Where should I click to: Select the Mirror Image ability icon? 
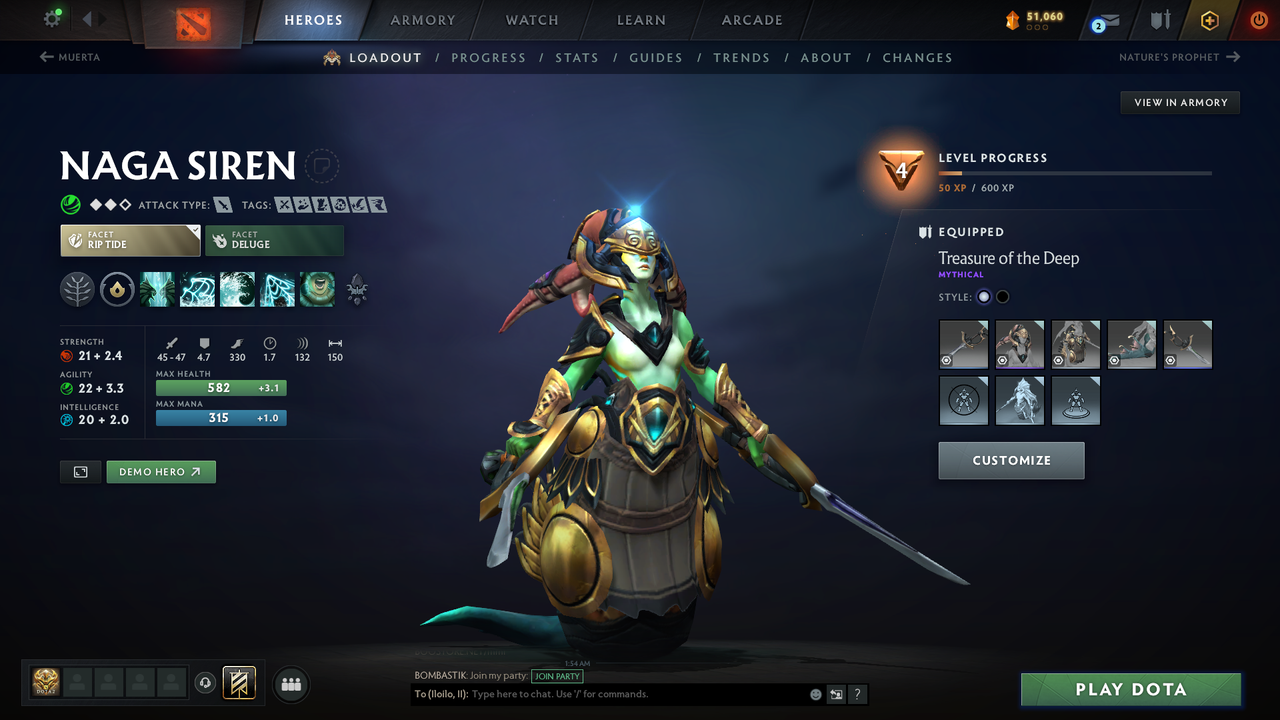157,289
